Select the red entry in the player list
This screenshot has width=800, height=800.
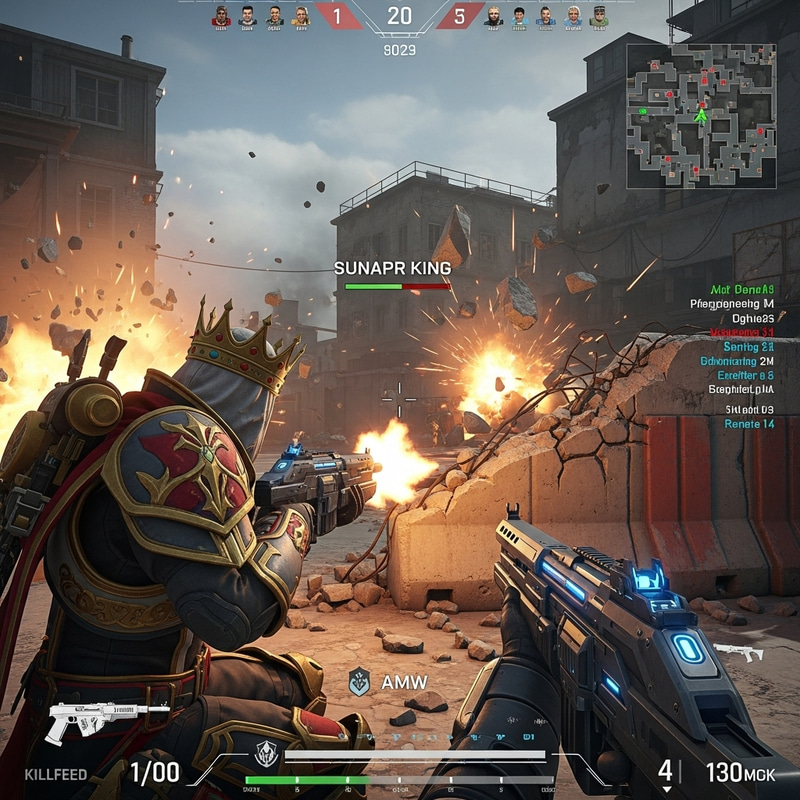point(741,332)
